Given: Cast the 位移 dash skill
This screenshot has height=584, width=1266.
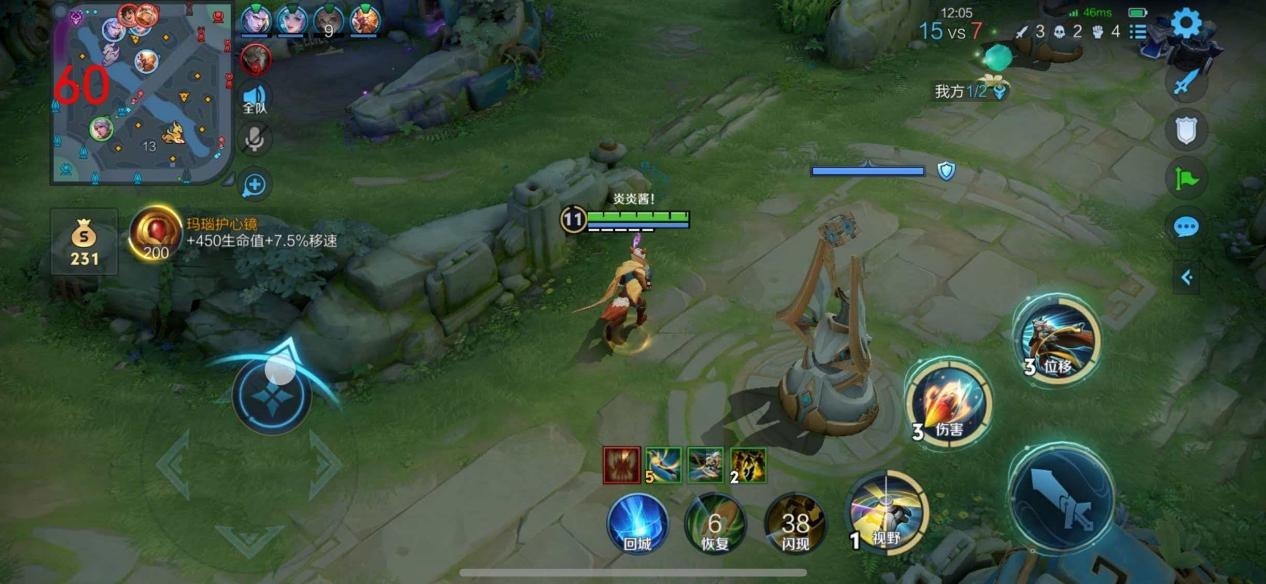Looking at the screenshot, I should tap(1056, 339).
